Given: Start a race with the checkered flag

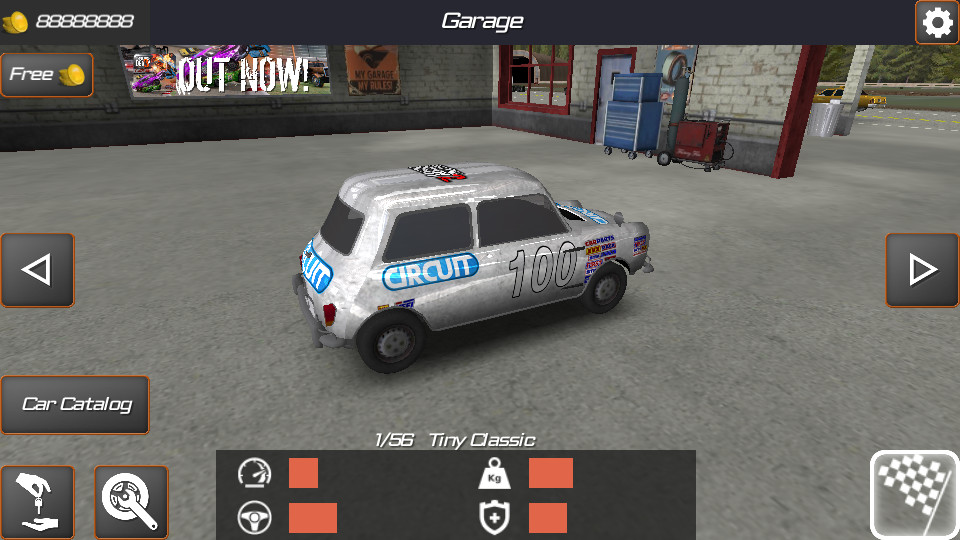Looking at the screenshot, I should coord(914,495).
